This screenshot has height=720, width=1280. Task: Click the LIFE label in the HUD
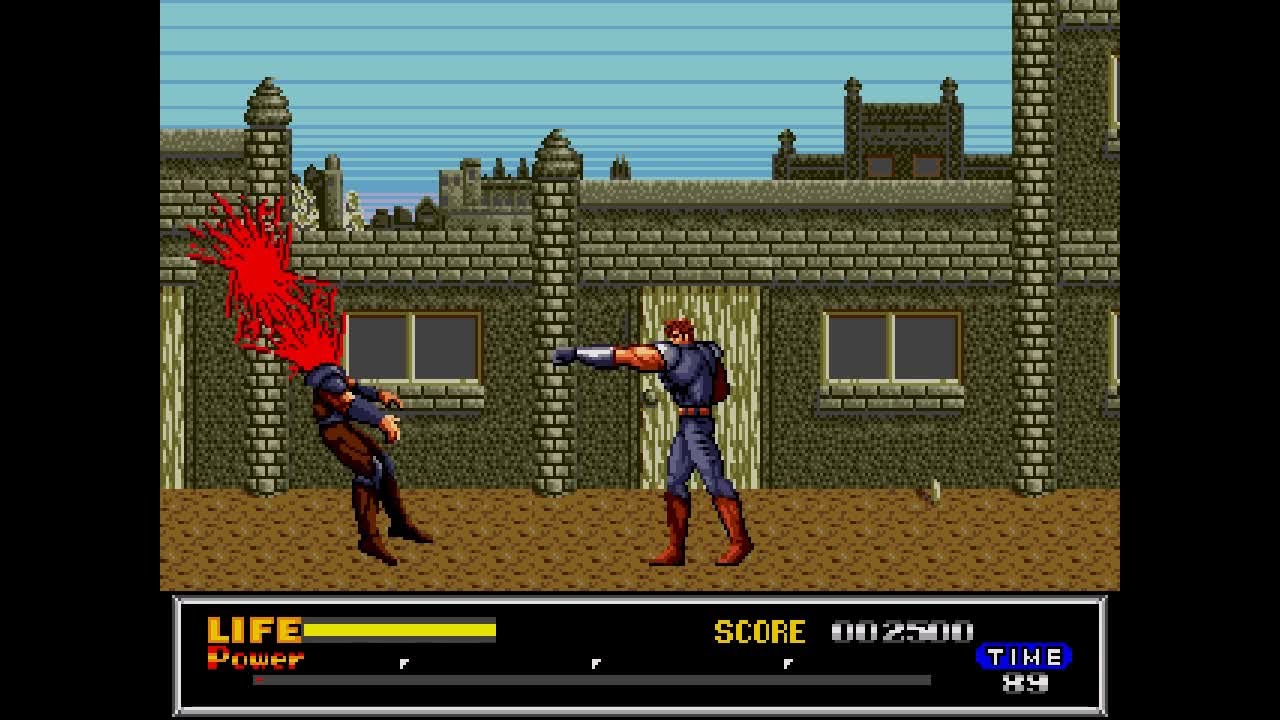coord(253,630)
